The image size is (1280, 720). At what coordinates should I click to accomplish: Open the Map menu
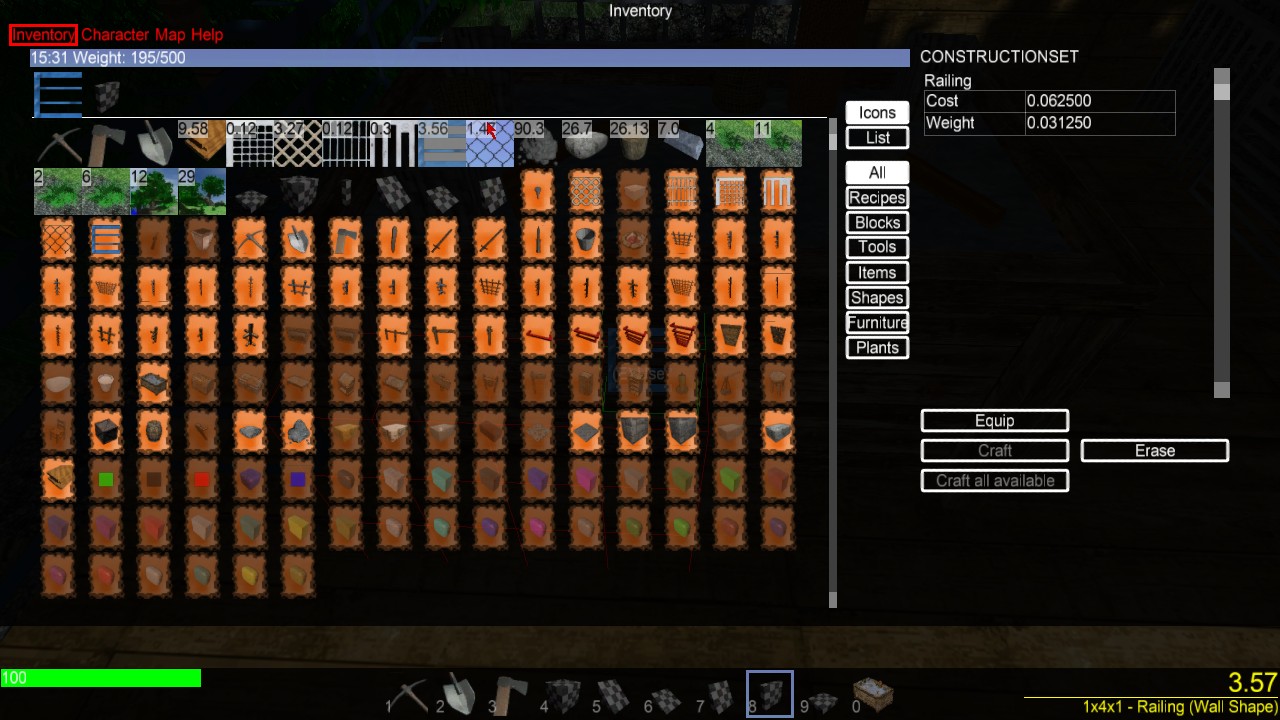(x=170, y=35)
